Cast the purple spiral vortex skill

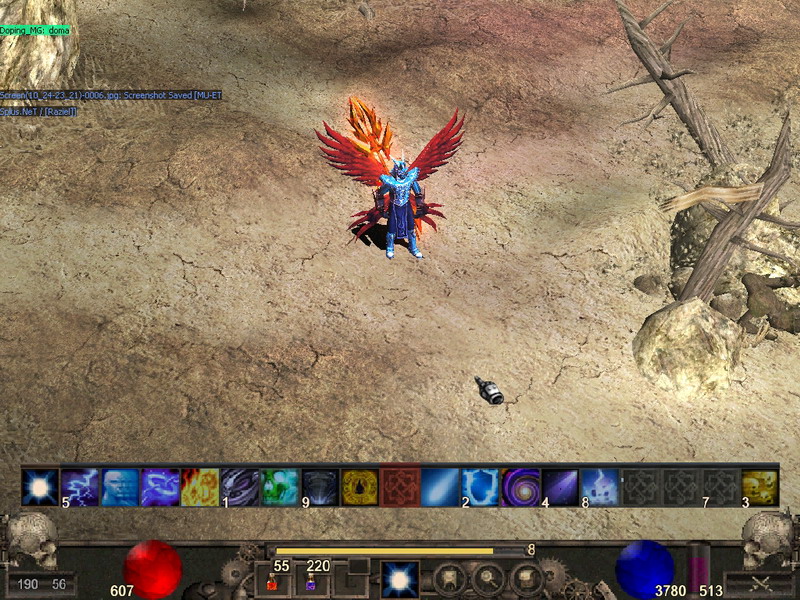520,487
